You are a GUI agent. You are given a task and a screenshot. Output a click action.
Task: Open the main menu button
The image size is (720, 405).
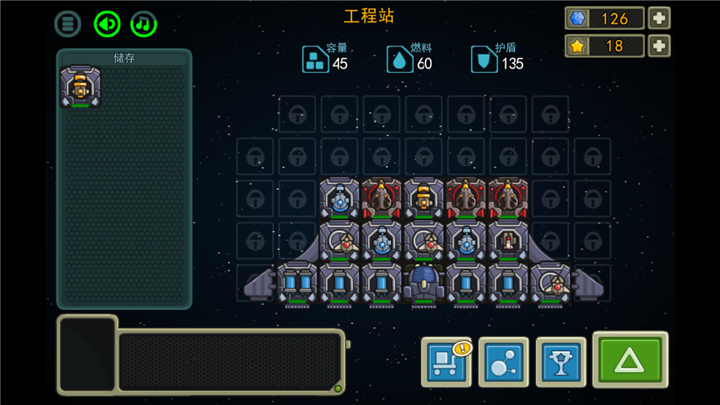point(67,23)
